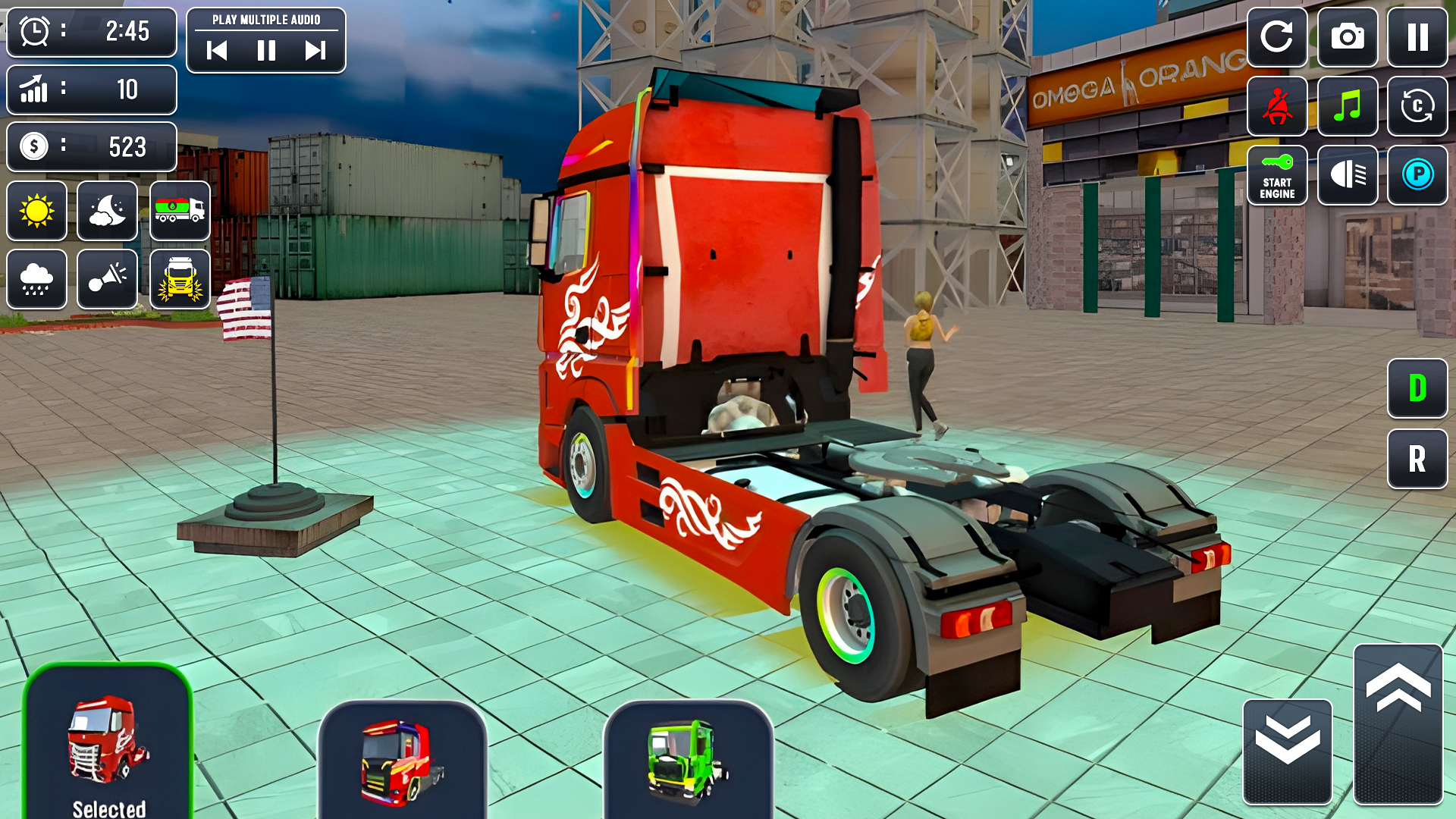Shift into Drive with the D gear
Screen dimensions: 1456x819
1417,388
